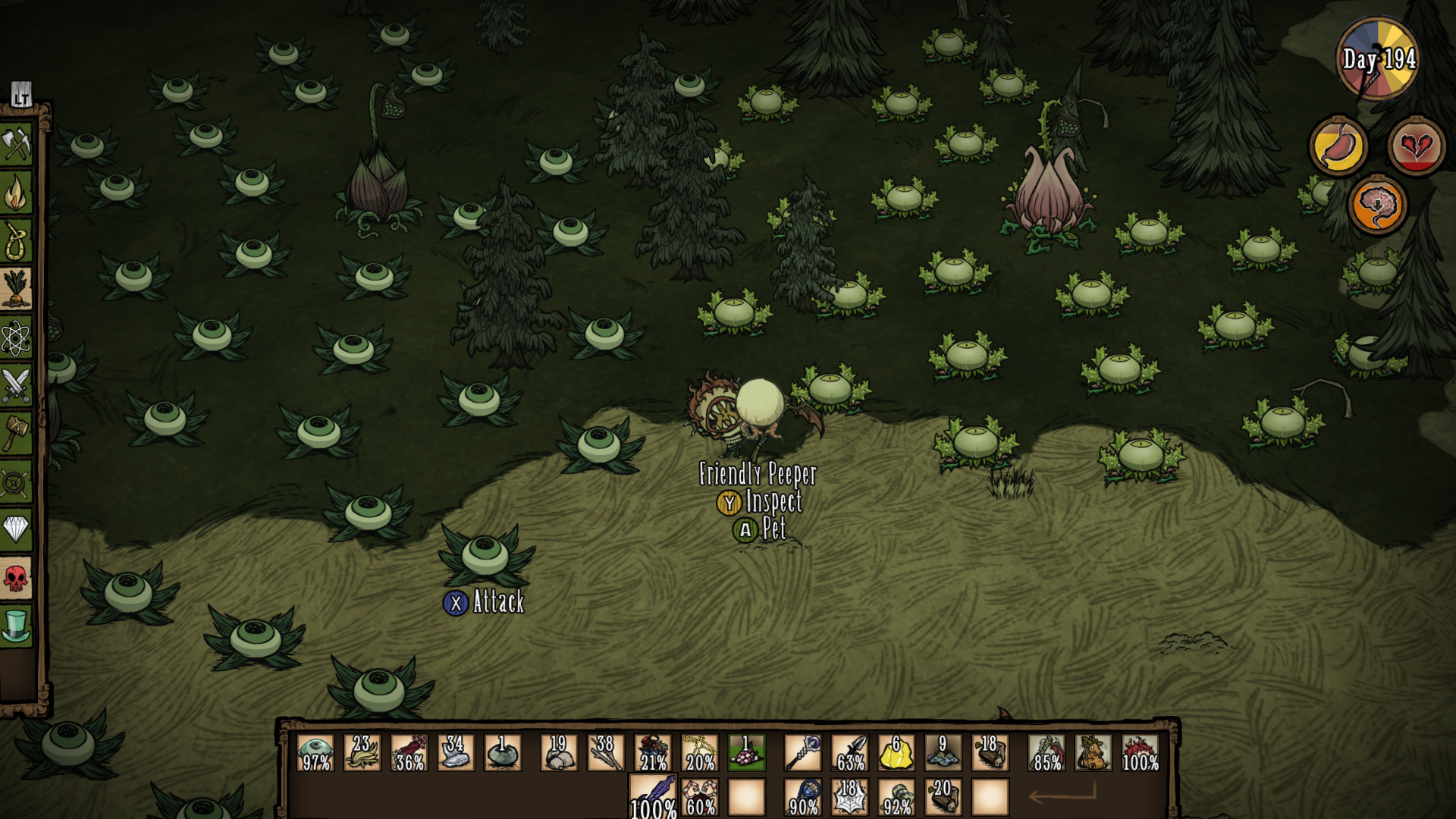Viewport: 1456px width, 819px height.
Task: Select the spider web silk stack
Action: [850, 797]
